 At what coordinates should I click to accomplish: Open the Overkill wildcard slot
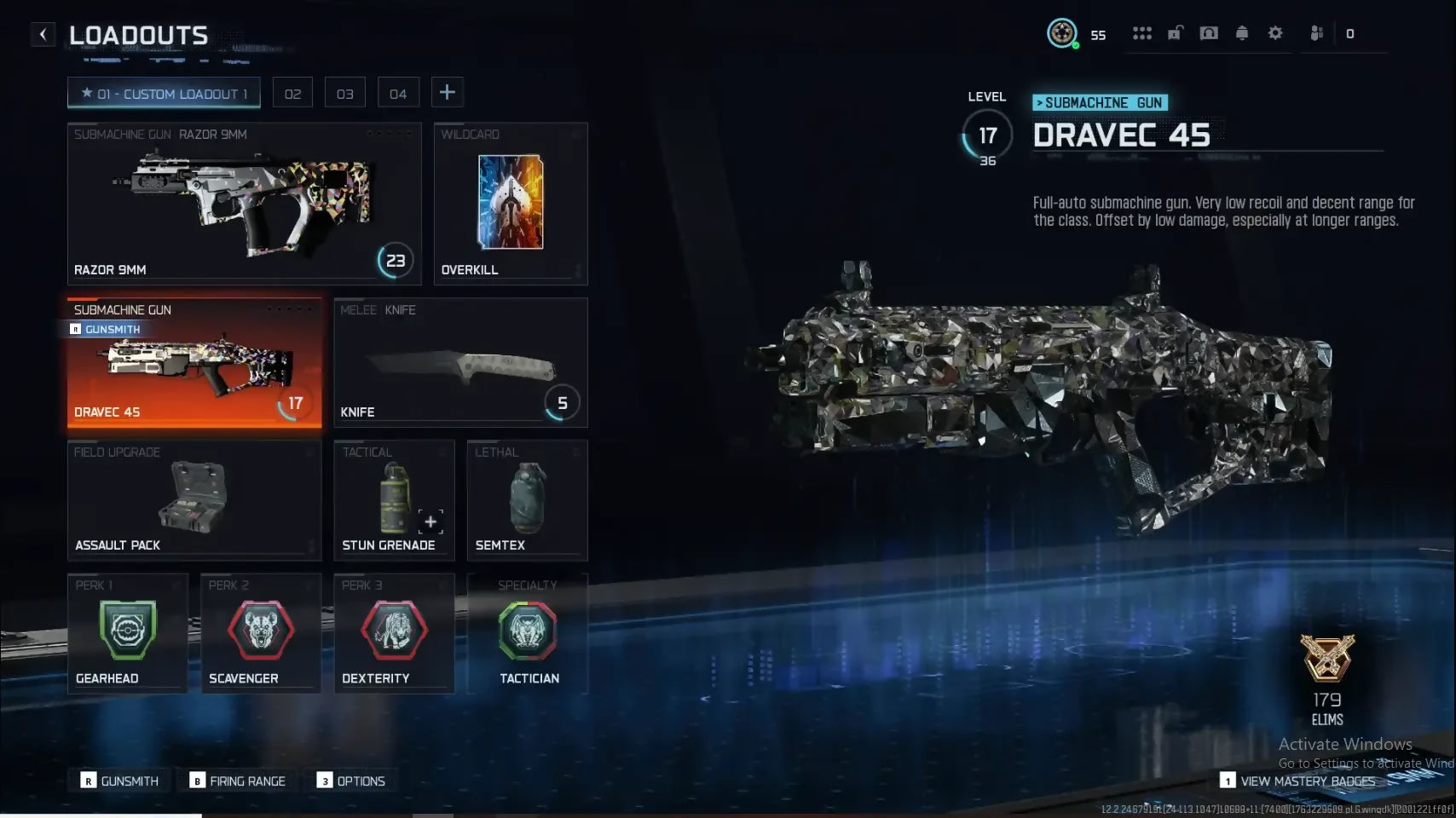coord(510,204)
